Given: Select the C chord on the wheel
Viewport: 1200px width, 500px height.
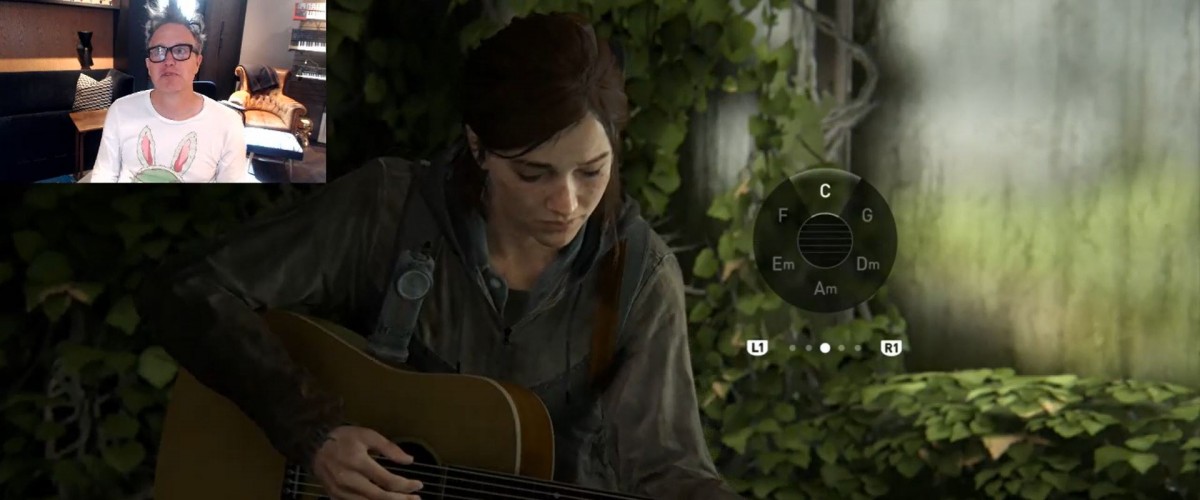Looking at the screenshot, I should coord(825,190).
